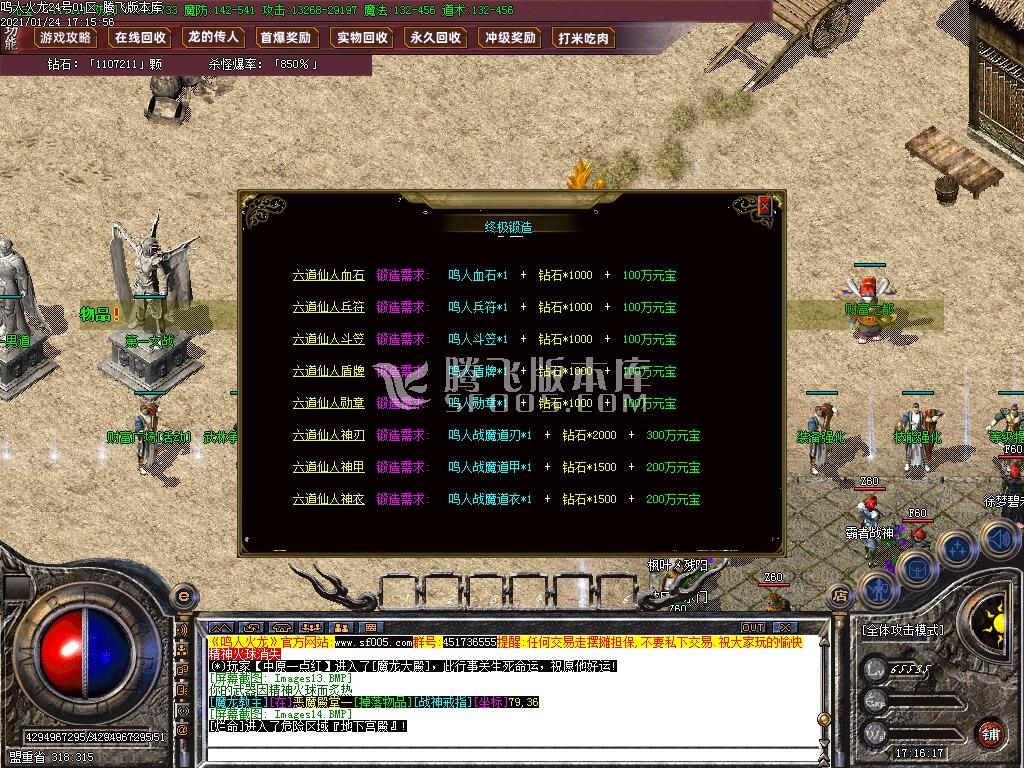
Task: Open the 六道仙人神甲 forging link
Action: tap(328, 467)
